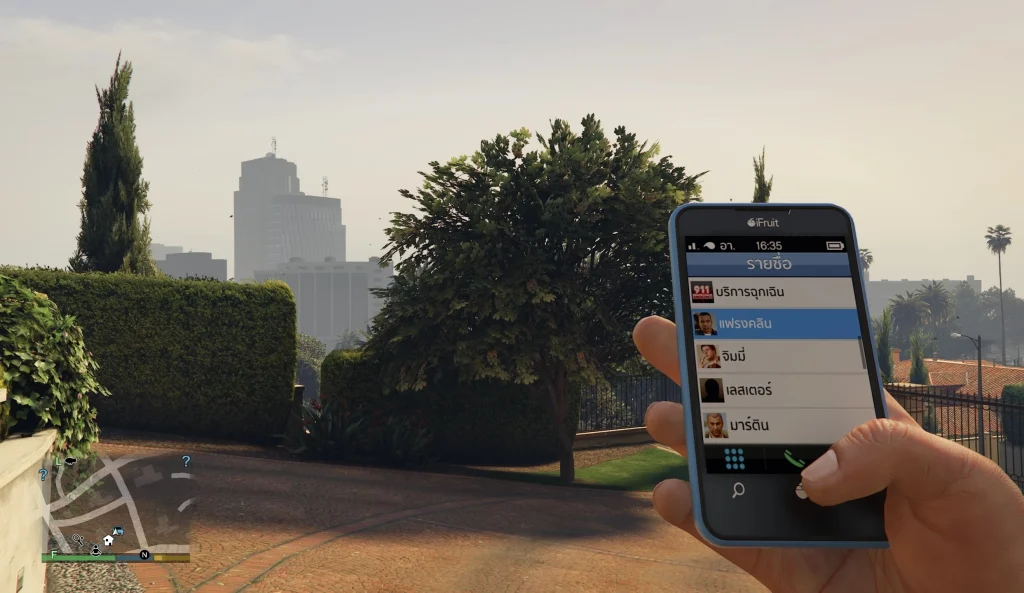
Task: Select the meditating figure marker on minimap
Action: click(95, 549)
